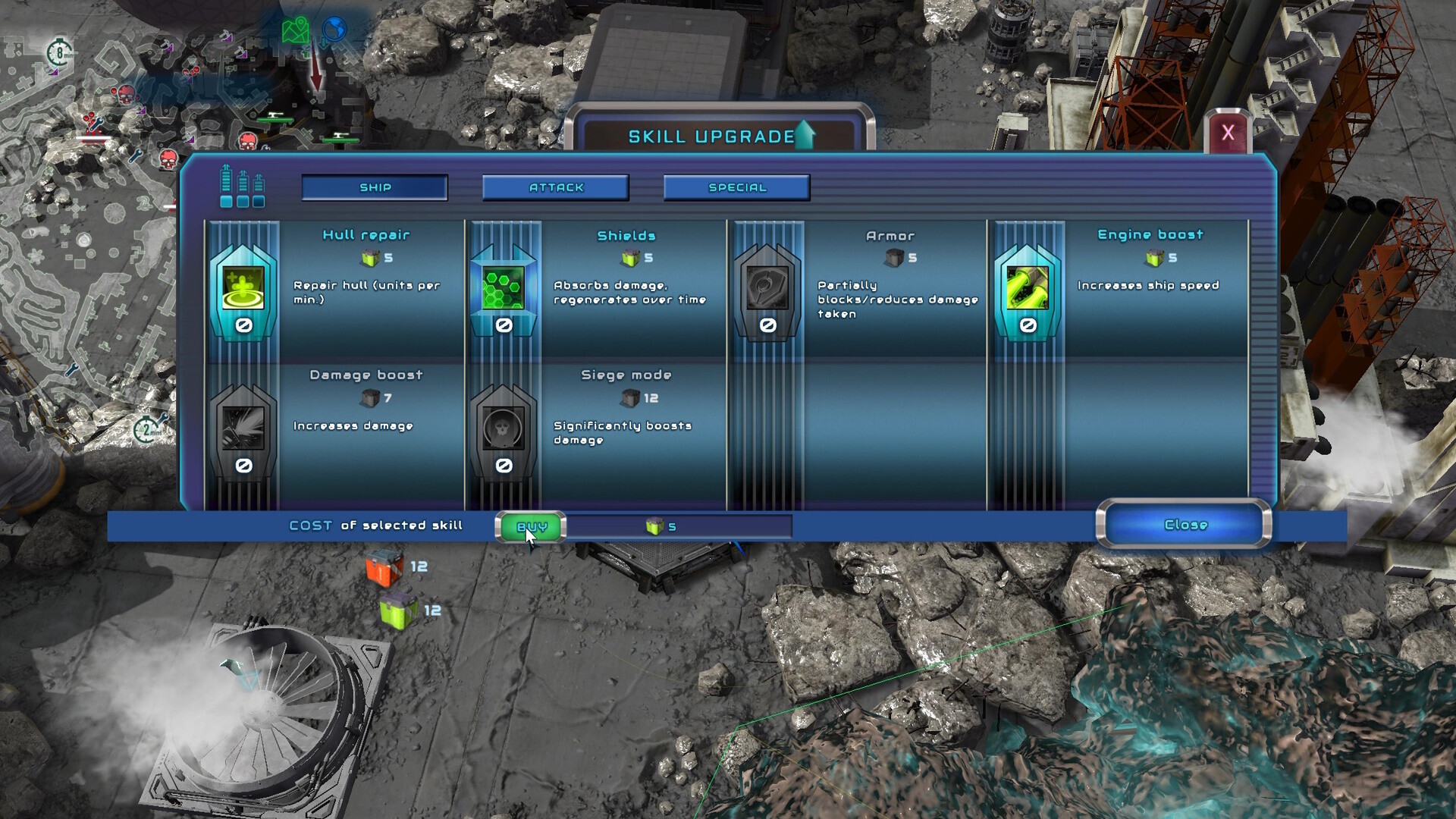Open the green map icon
Image resolution: width=1456 pixels, height=819 pixels.
pyautogui.click(x=296, y=31)
